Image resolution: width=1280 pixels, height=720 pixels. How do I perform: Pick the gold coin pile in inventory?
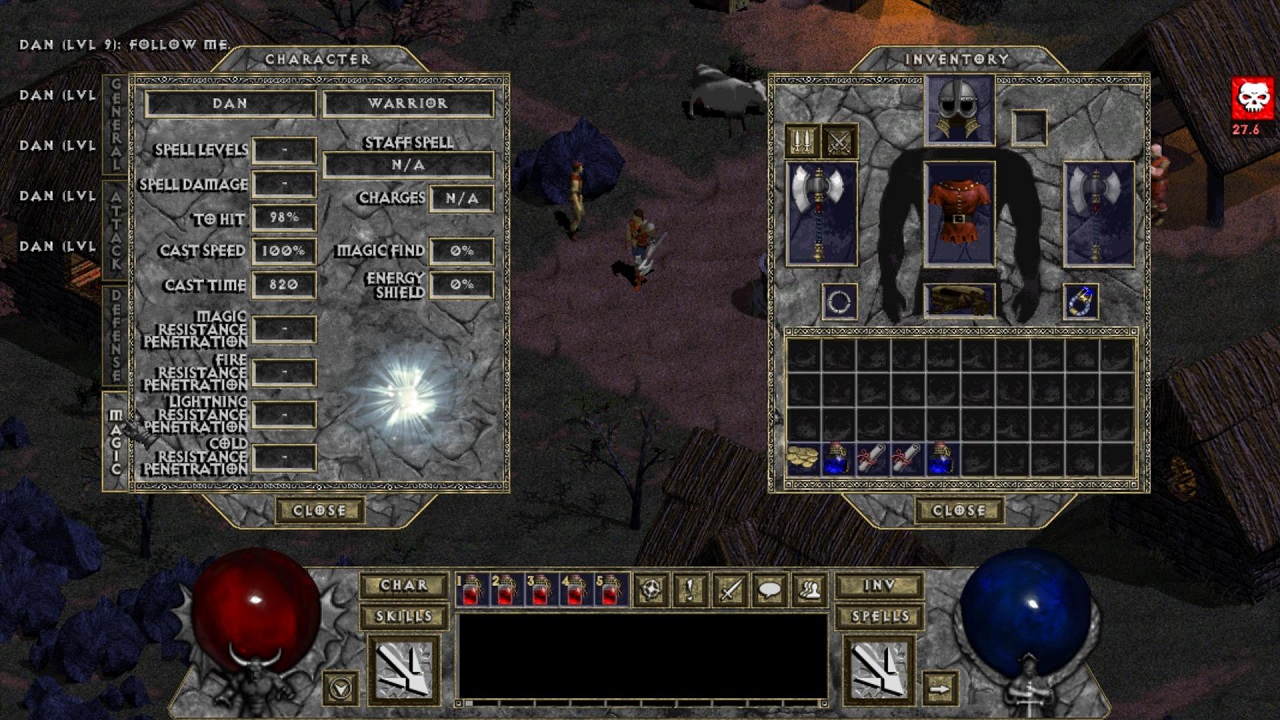802,458
